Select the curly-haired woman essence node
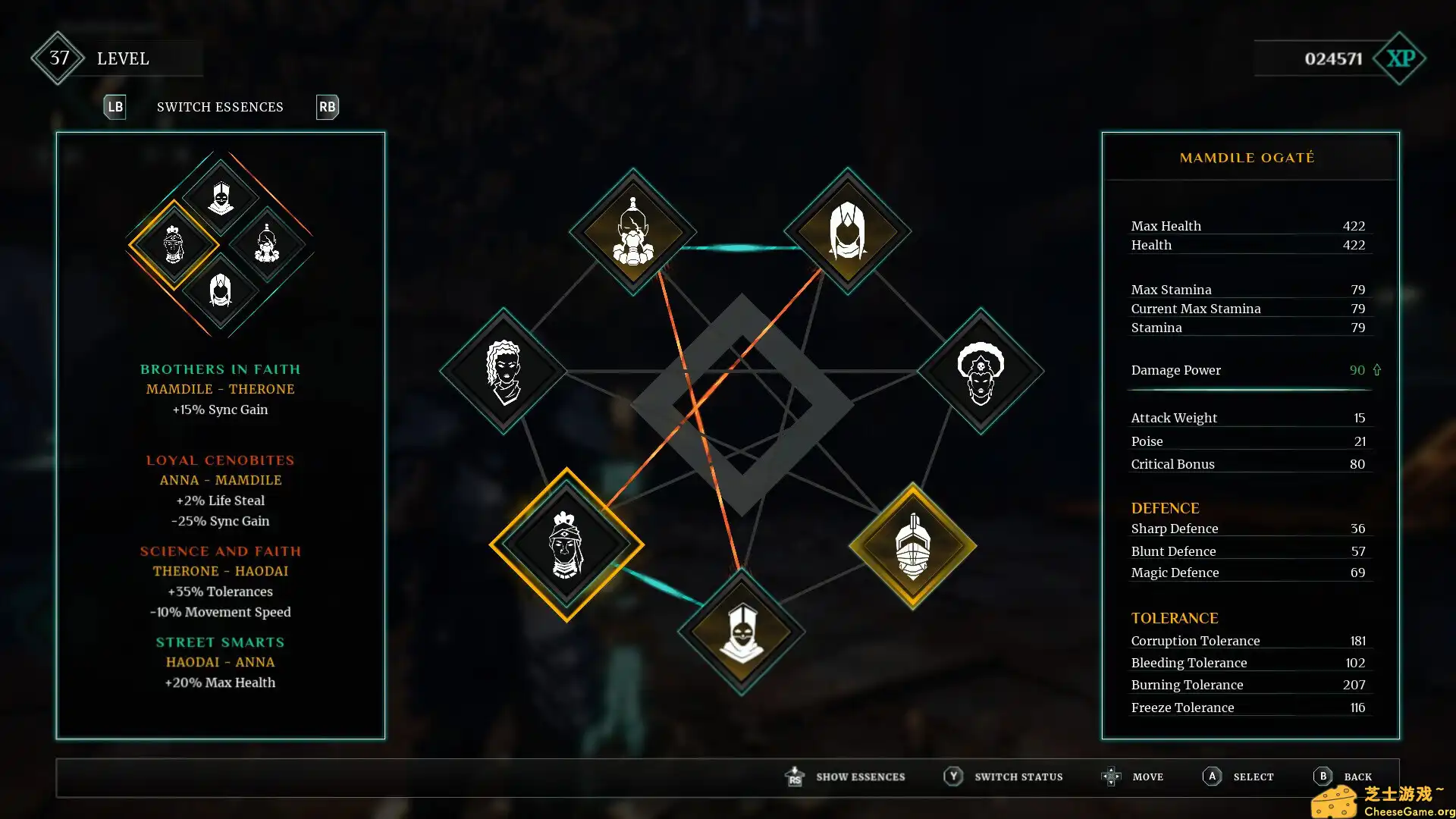Screen dimensions: 1456x819 coord(504,371)
